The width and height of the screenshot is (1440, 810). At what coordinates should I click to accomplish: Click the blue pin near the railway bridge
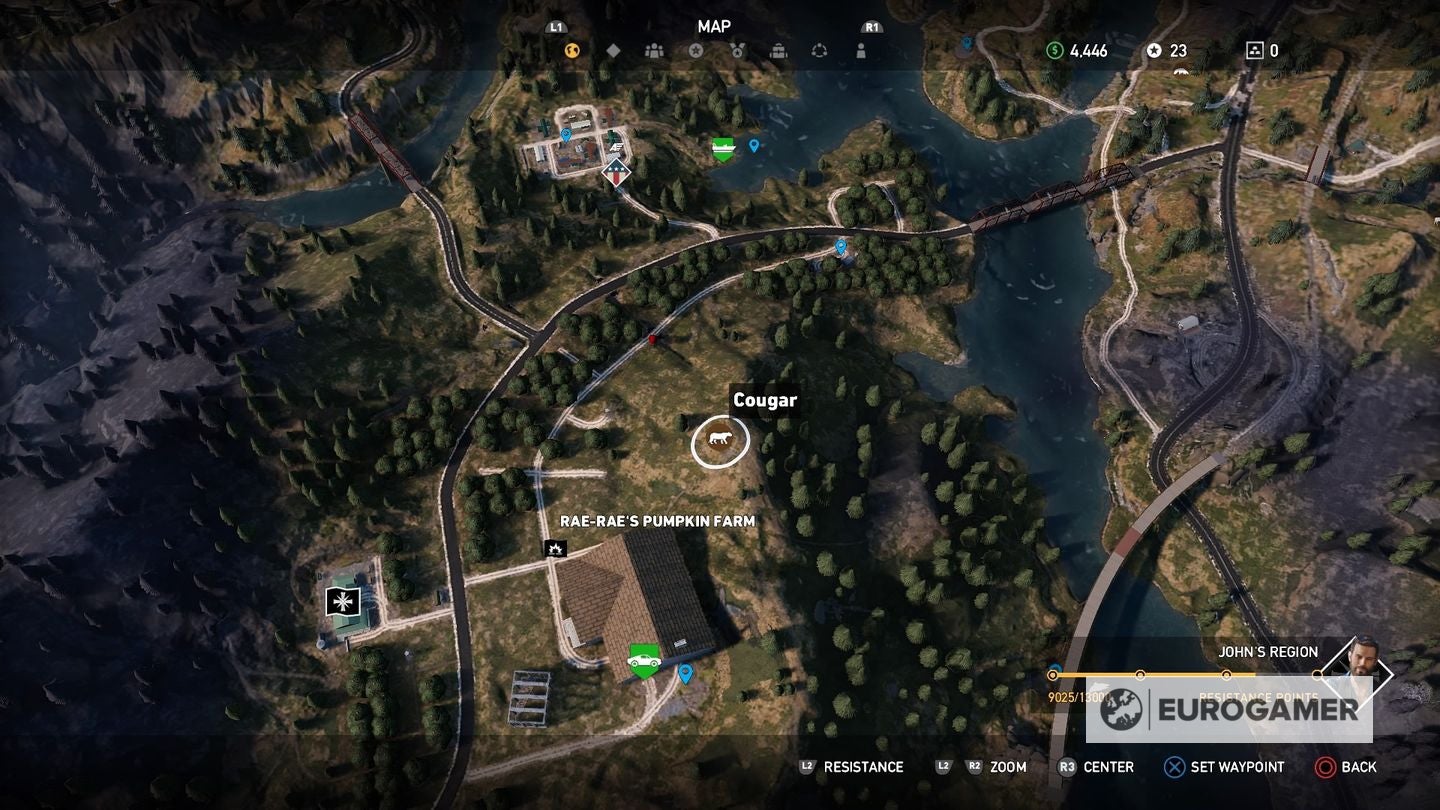841,245
